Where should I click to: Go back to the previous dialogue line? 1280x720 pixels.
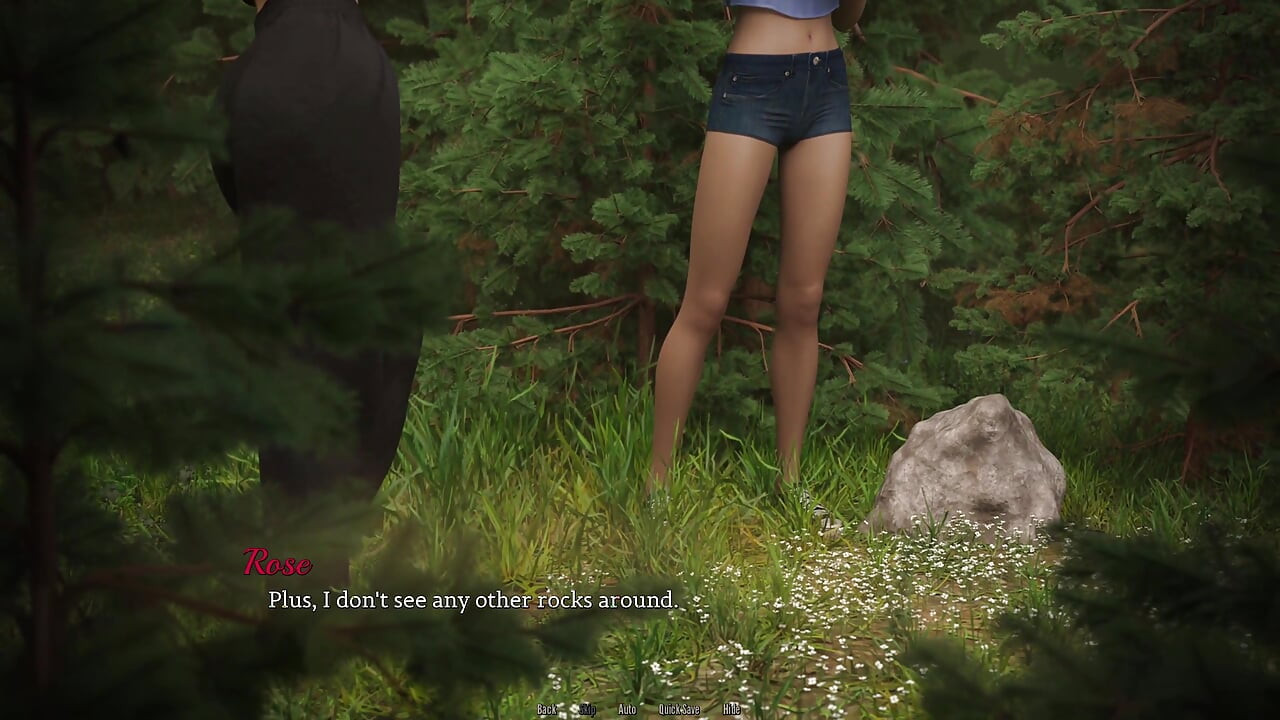[547, 709]
